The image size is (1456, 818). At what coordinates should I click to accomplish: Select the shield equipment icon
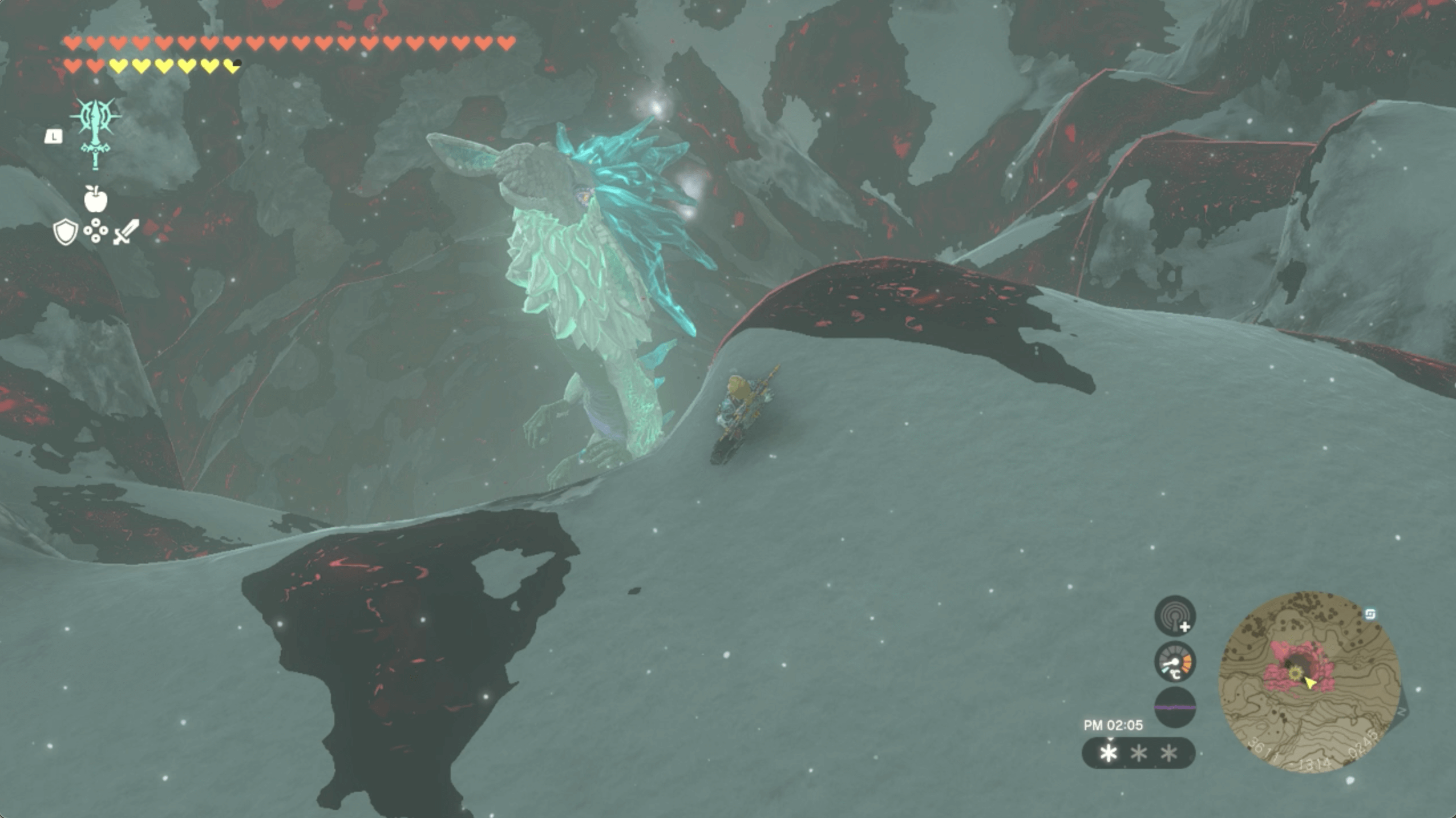[65, 232]
